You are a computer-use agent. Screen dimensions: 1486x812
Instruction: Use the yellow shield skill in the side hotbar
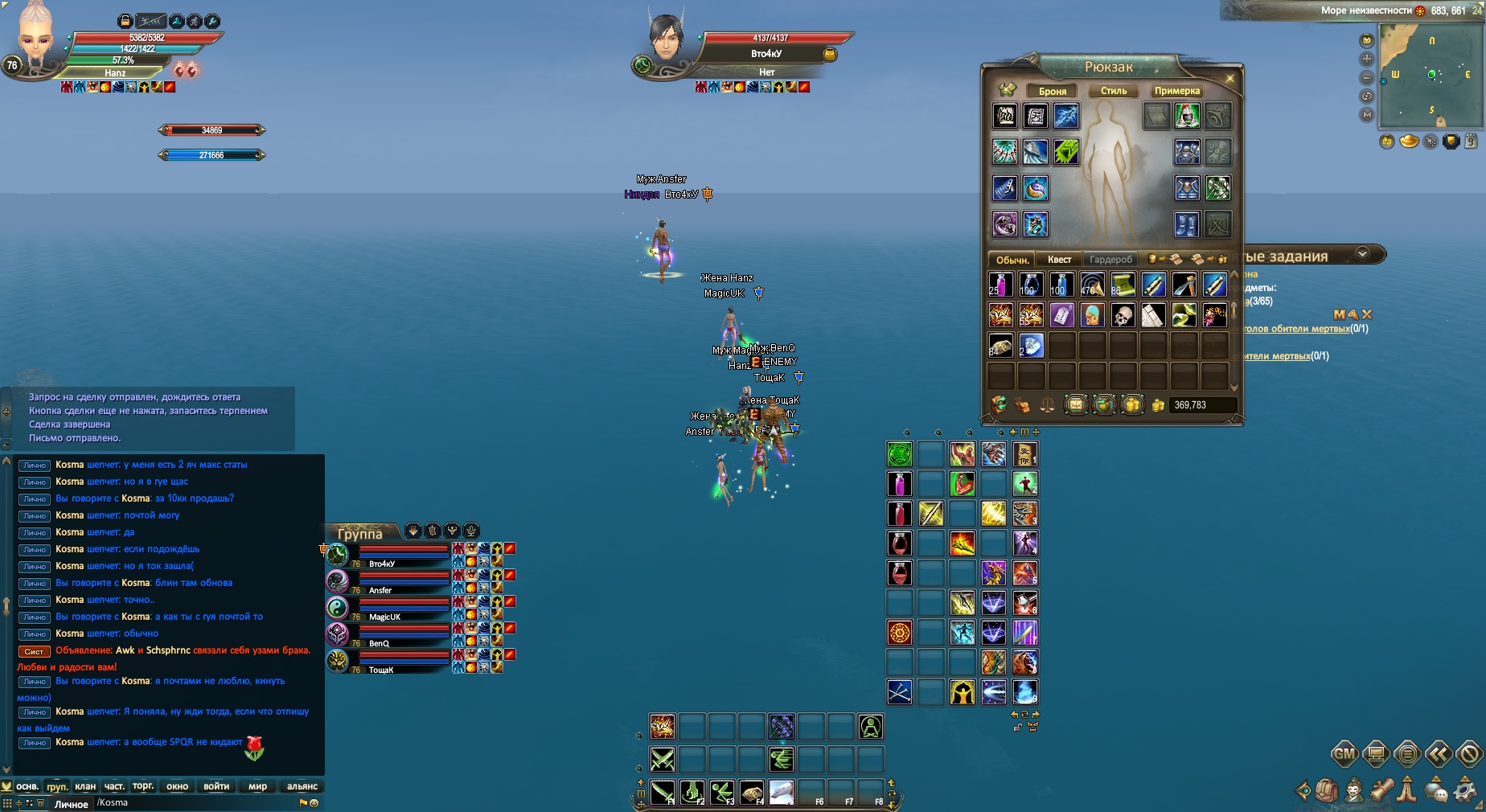963,692
